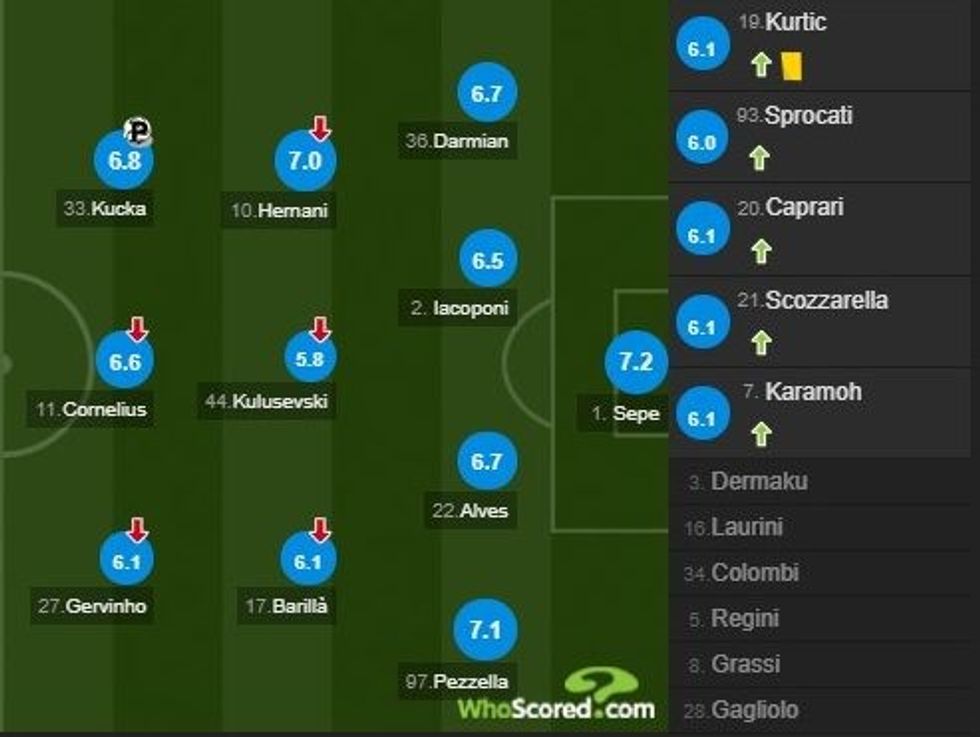
Task: Open Gervinho's player marker
Action: 126,561
